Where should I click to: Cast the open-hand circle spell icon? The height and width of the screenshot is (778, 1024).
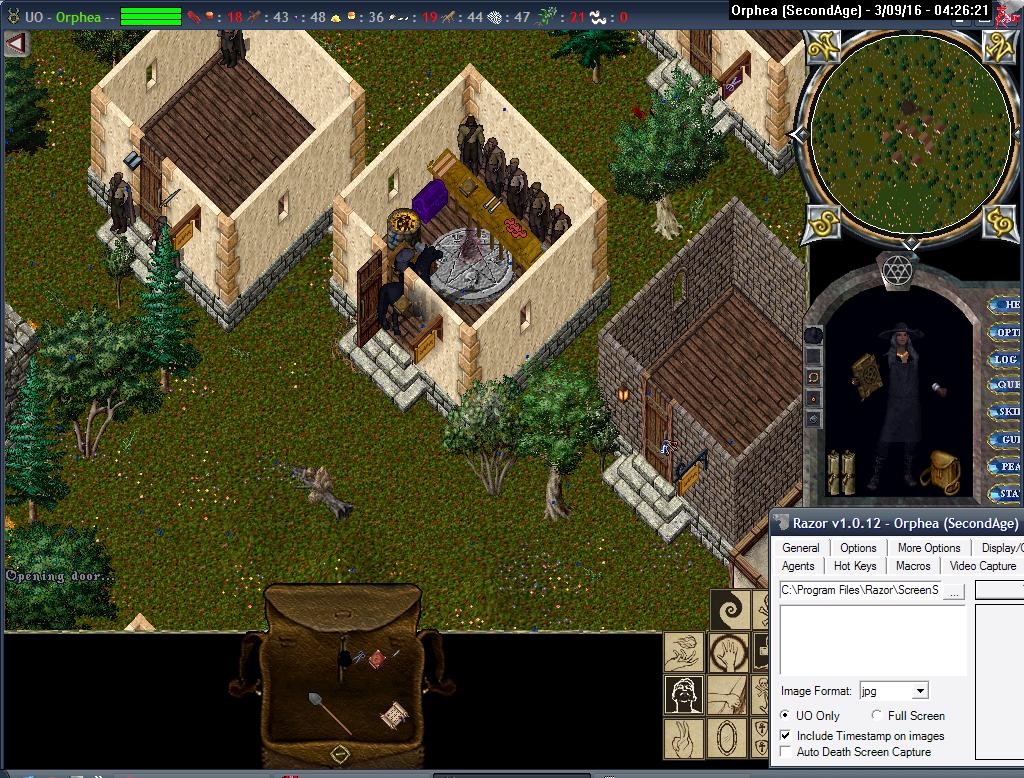pyautogui.click(x=729, y=653)
